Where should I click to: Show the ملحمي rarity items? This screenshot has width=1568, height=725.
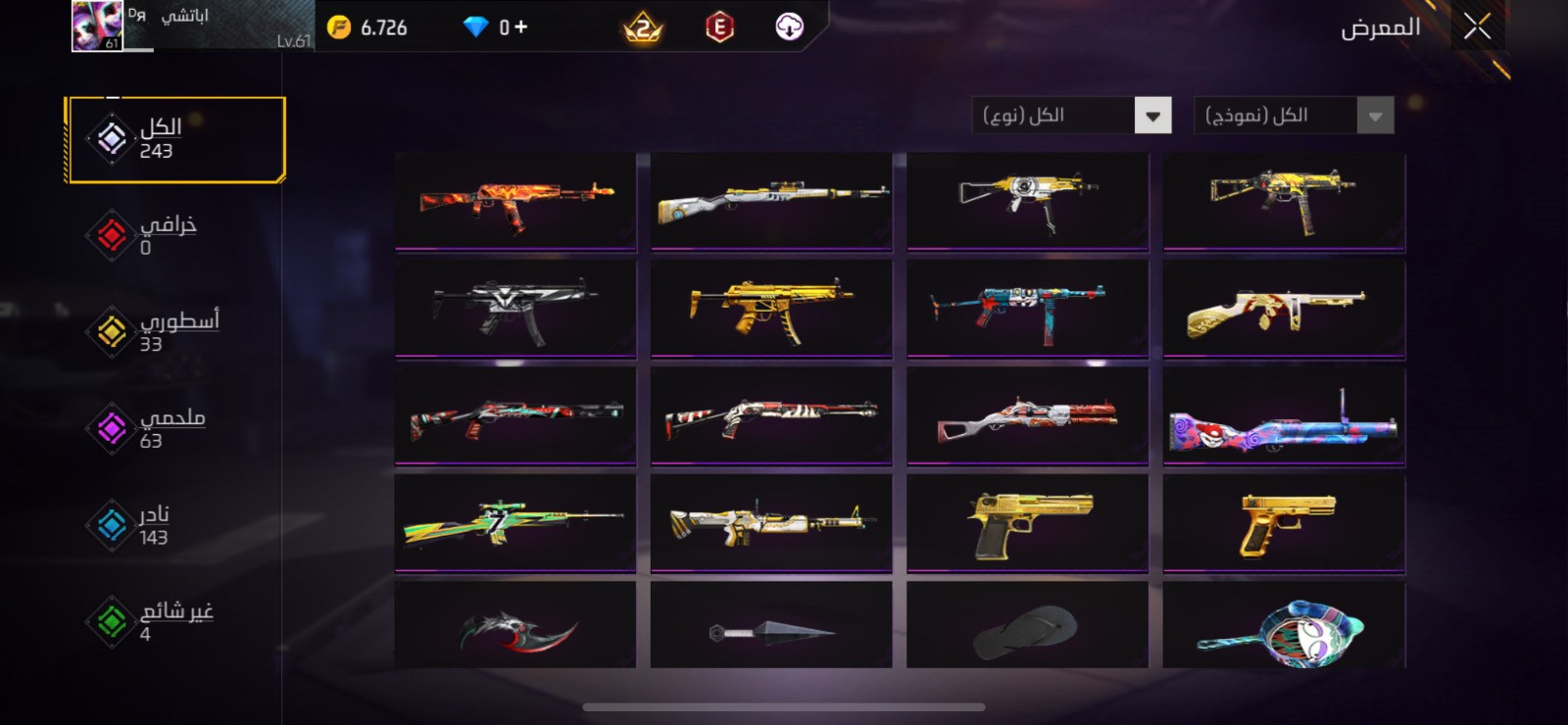coord(157,428)
